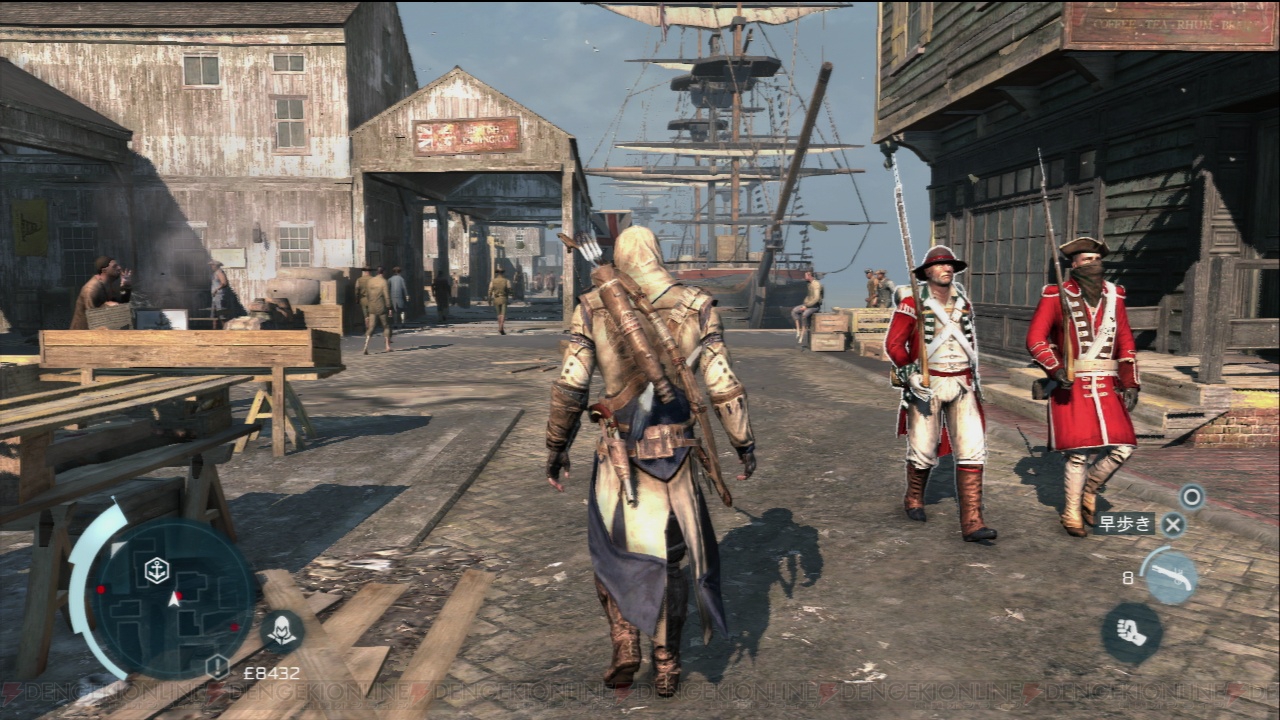The image size is (1280, 720).
Task: Click the hooded assassin icon
Action: tap(282, 630)
